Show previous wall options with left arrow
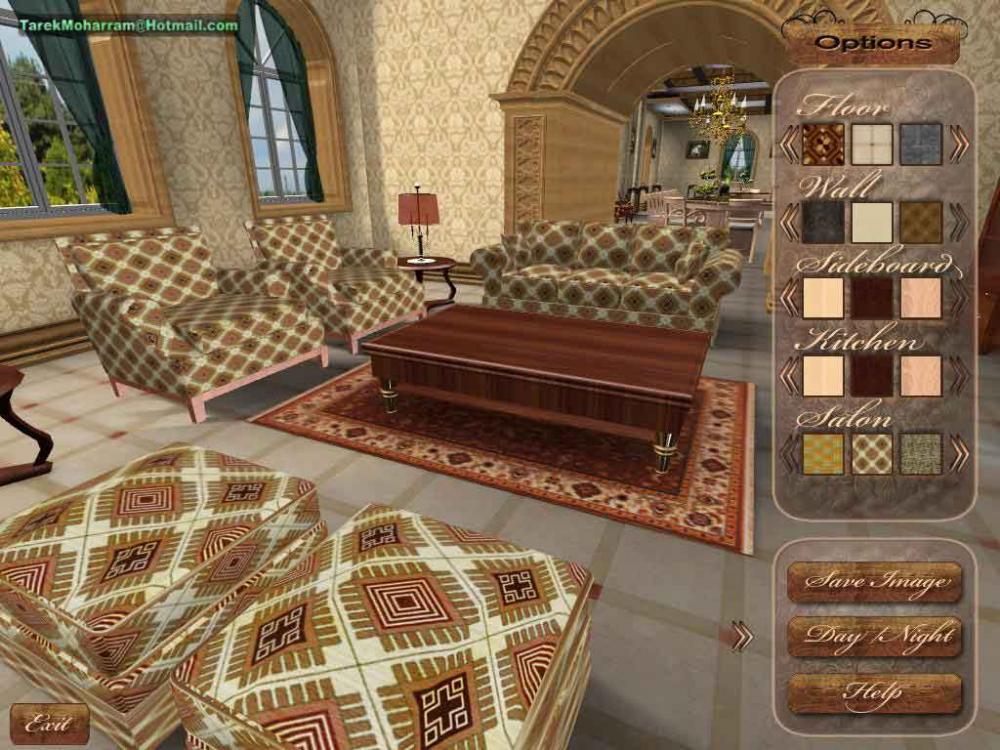The image size is (1000, 750). pos(789,222)
